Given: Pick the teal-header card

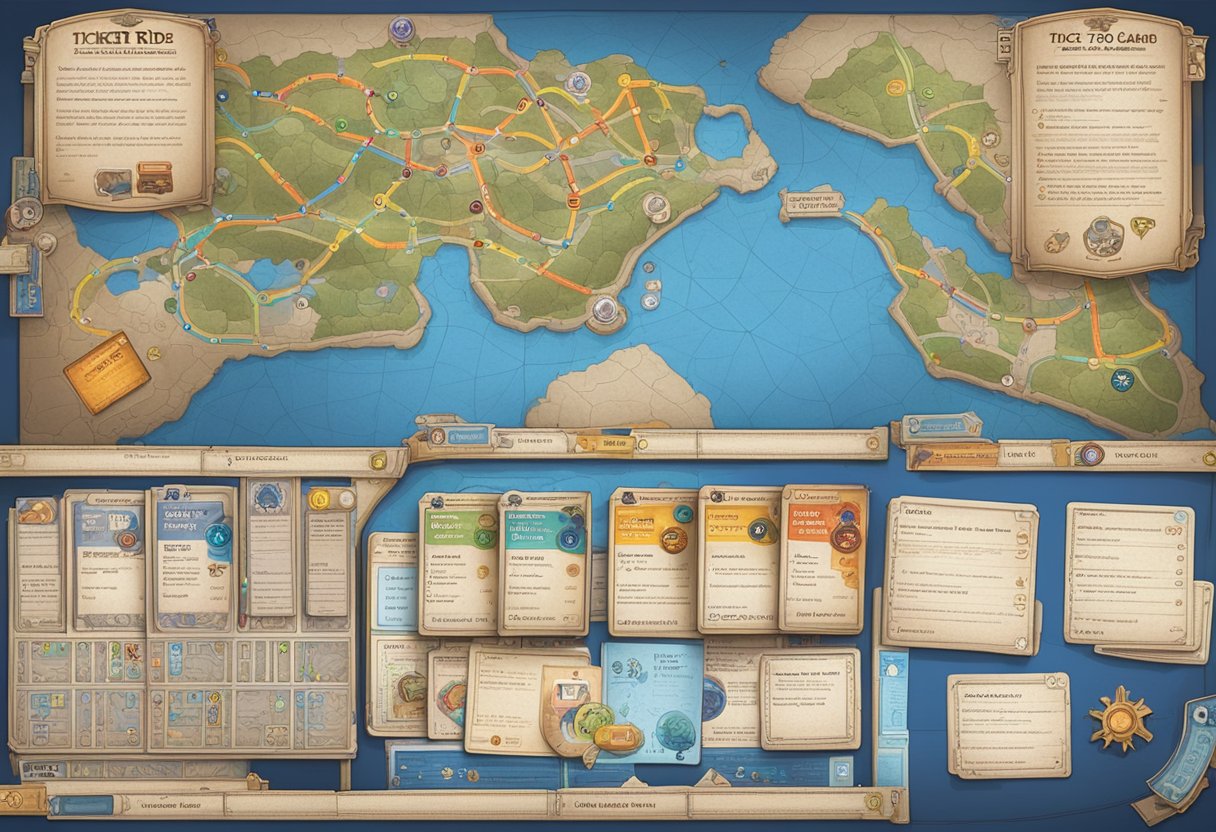Looking at the screenshot, I should click(x=543, y=563).
